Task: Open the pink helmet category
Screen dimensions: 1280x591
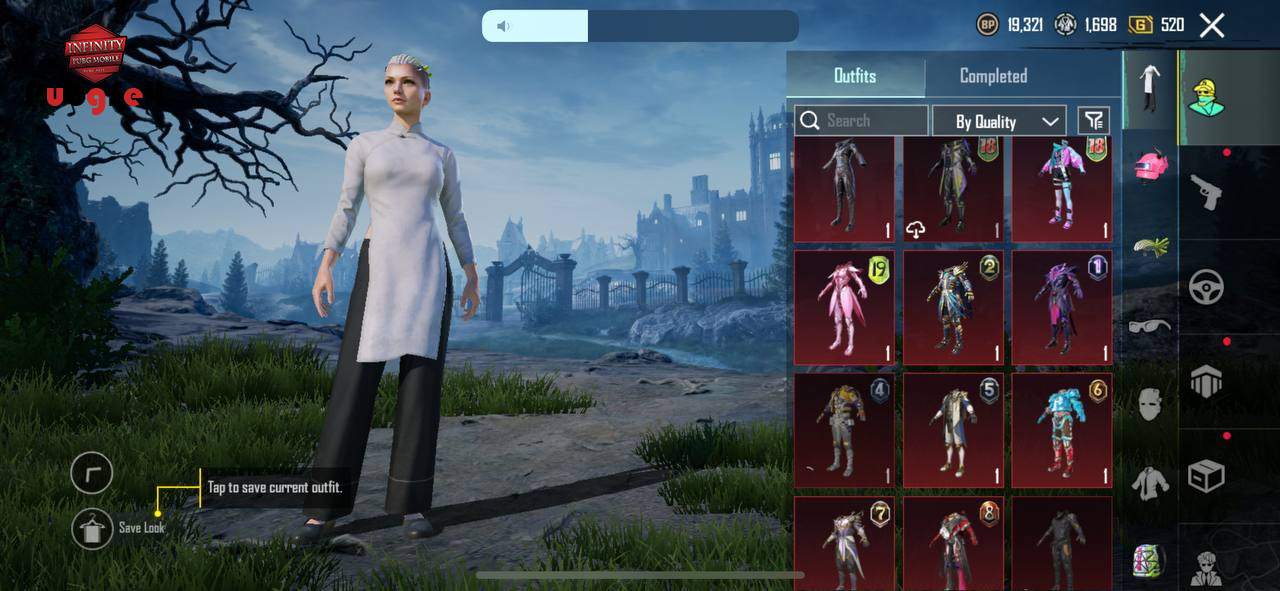Action: pyautogui.click(x=1150, y=166)
